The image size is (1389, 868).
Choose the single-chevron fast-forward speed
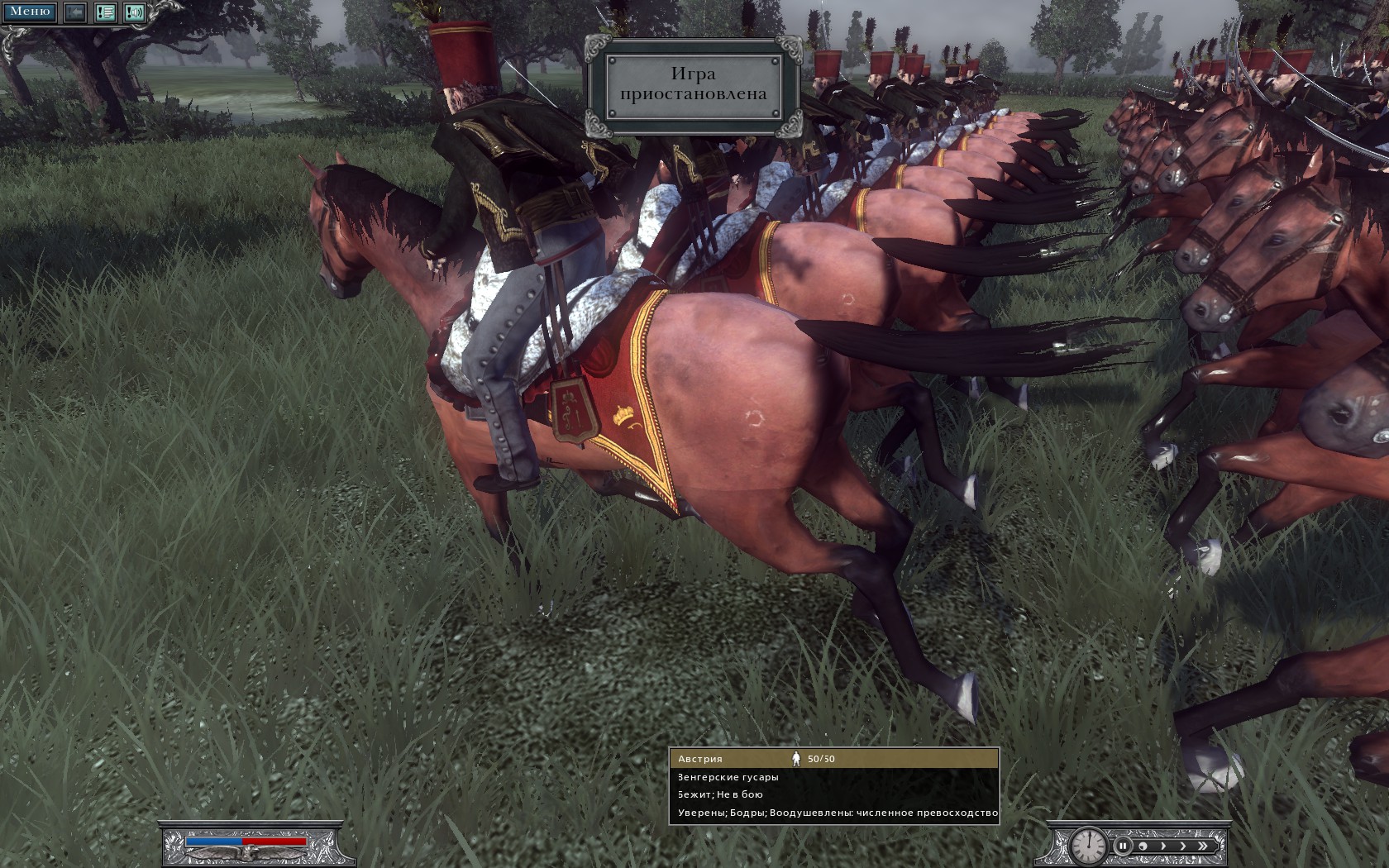(x=1182, y=846)
